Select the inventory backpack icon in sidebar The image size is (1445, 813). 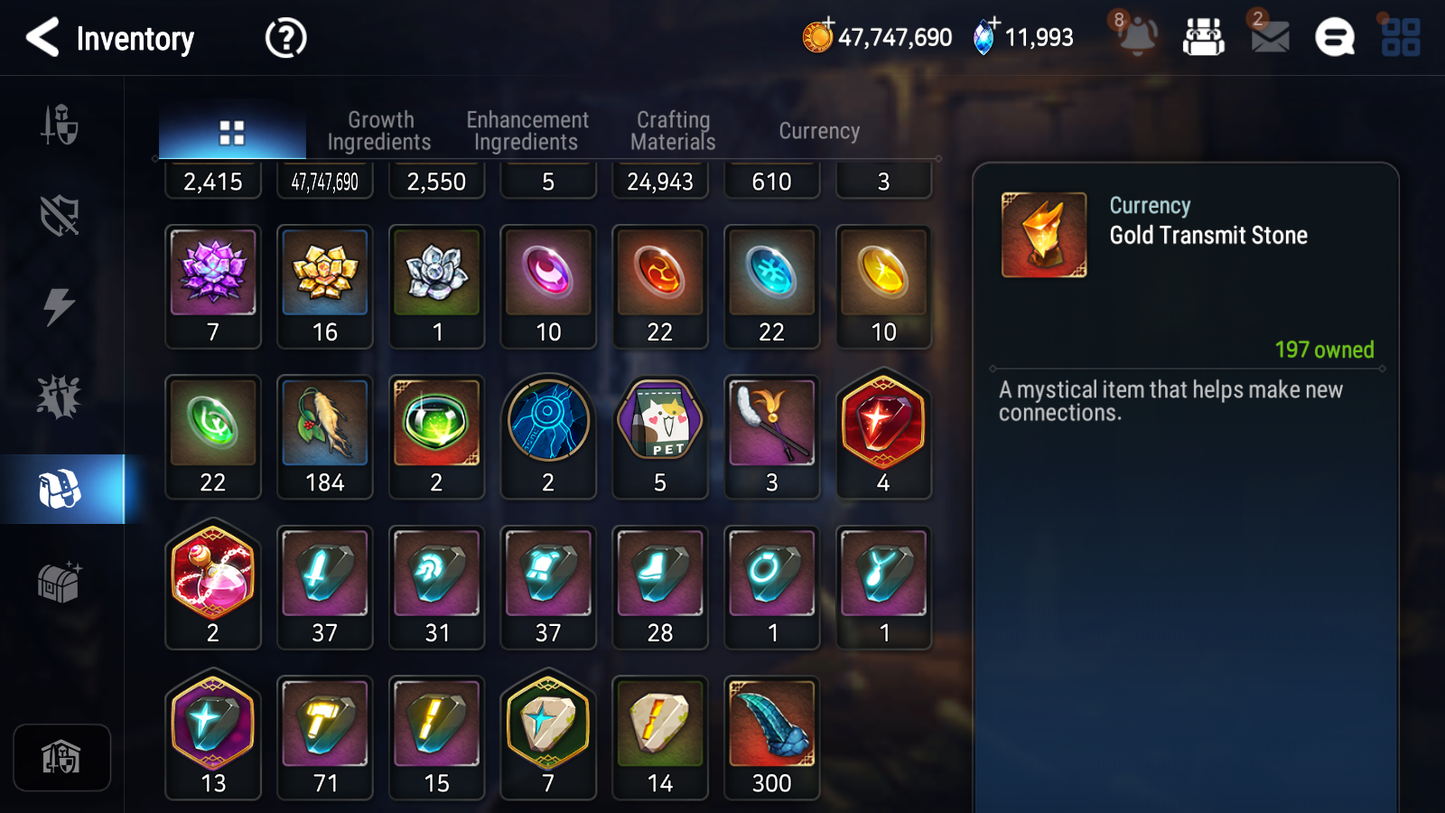click(60, 487)
